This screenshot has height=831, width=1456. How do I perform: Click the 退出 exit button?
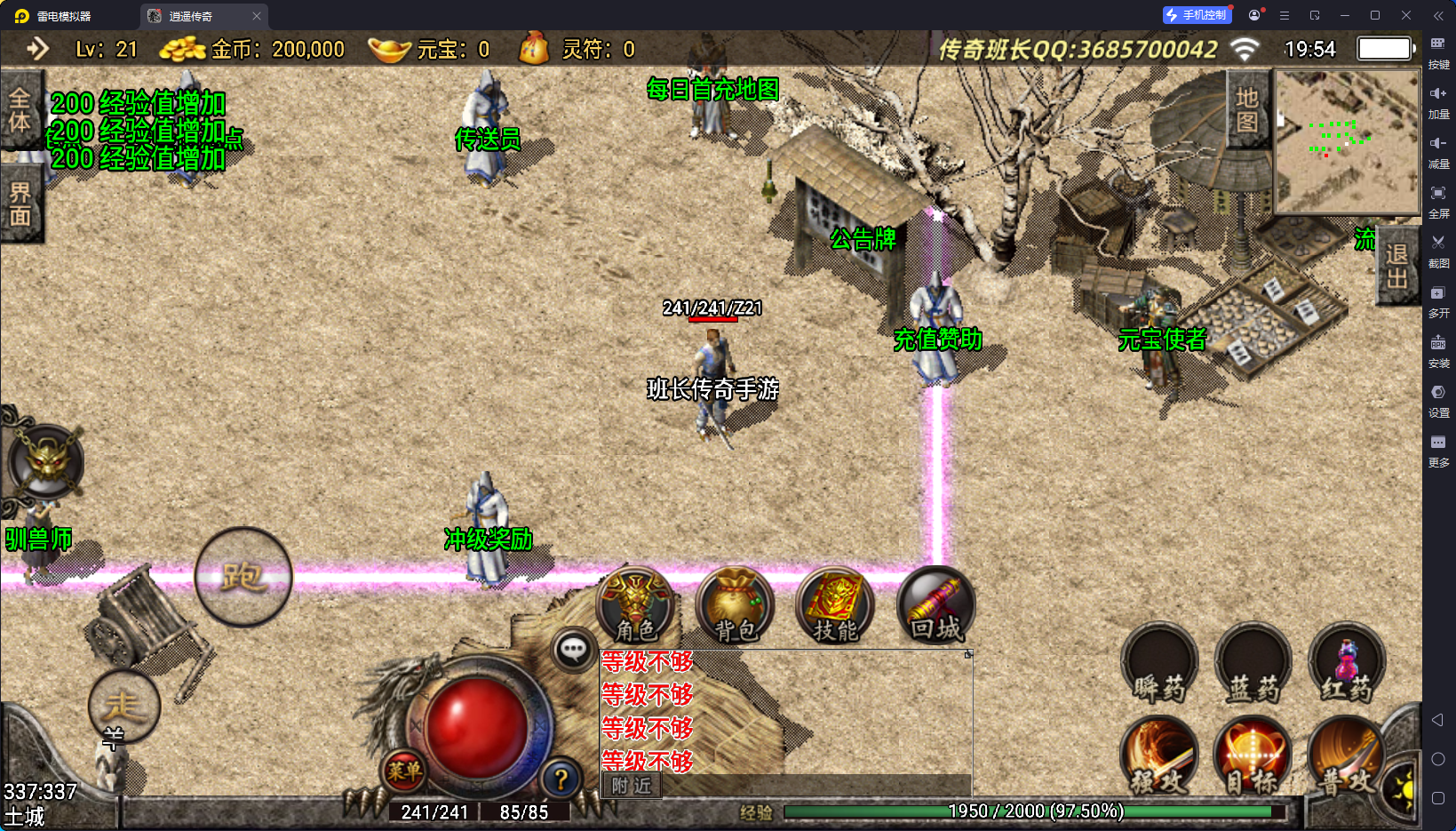click(1396, 267)
